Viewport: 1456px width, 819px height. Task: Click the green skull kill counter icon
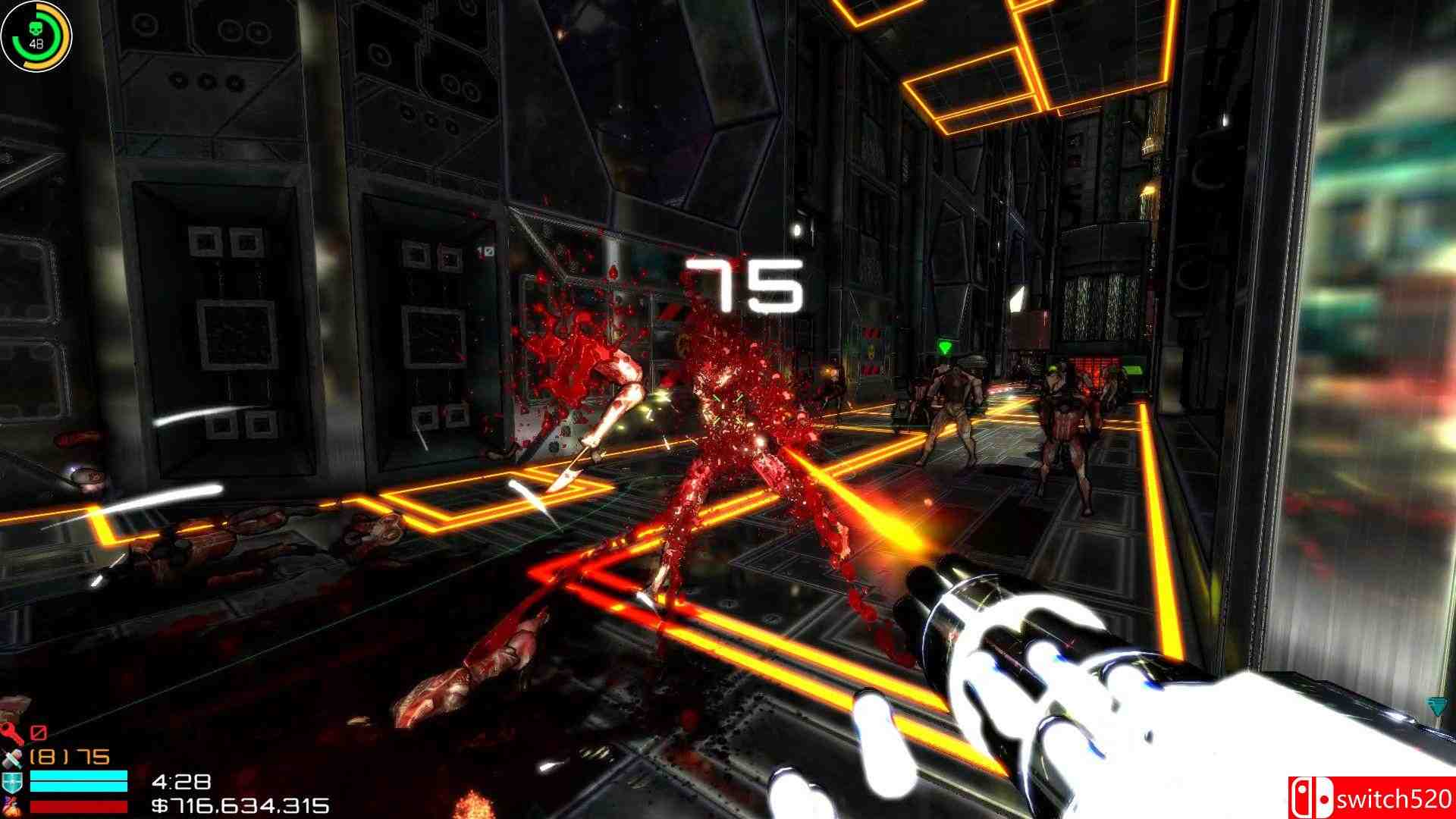[x=36, y=27]
